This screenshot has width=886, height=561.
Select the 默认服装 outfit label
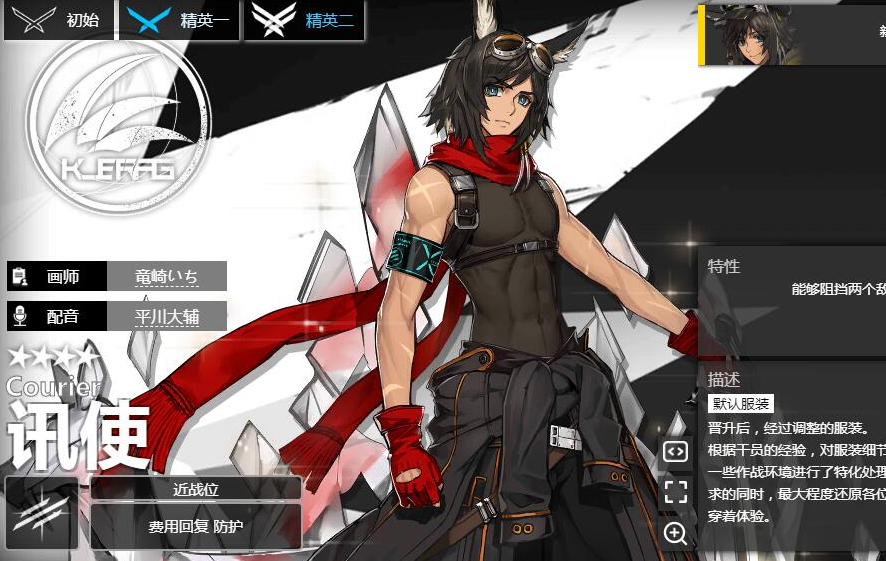pos(741,404)
